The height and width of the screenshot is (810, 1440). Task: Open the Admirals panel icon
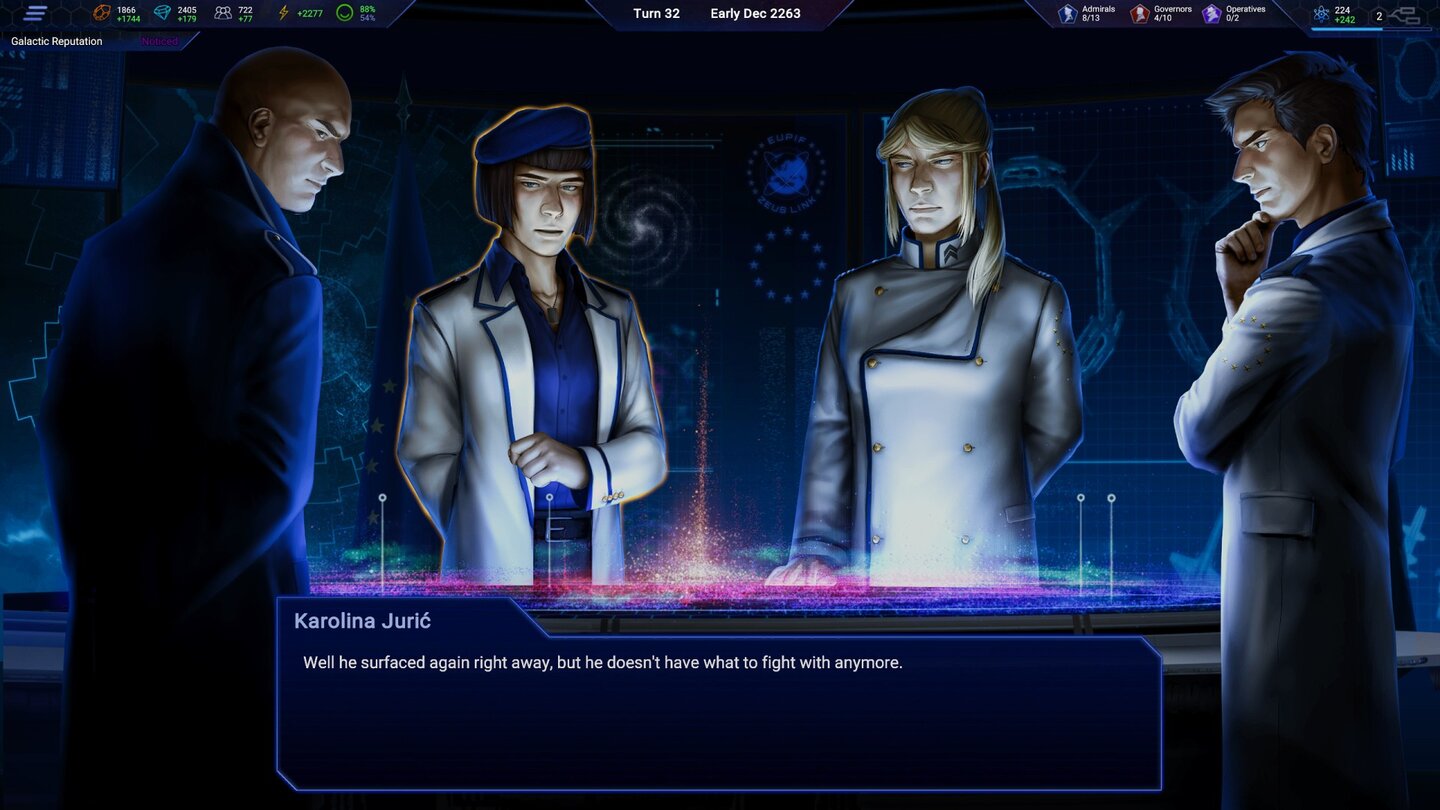coord(1066,12)
